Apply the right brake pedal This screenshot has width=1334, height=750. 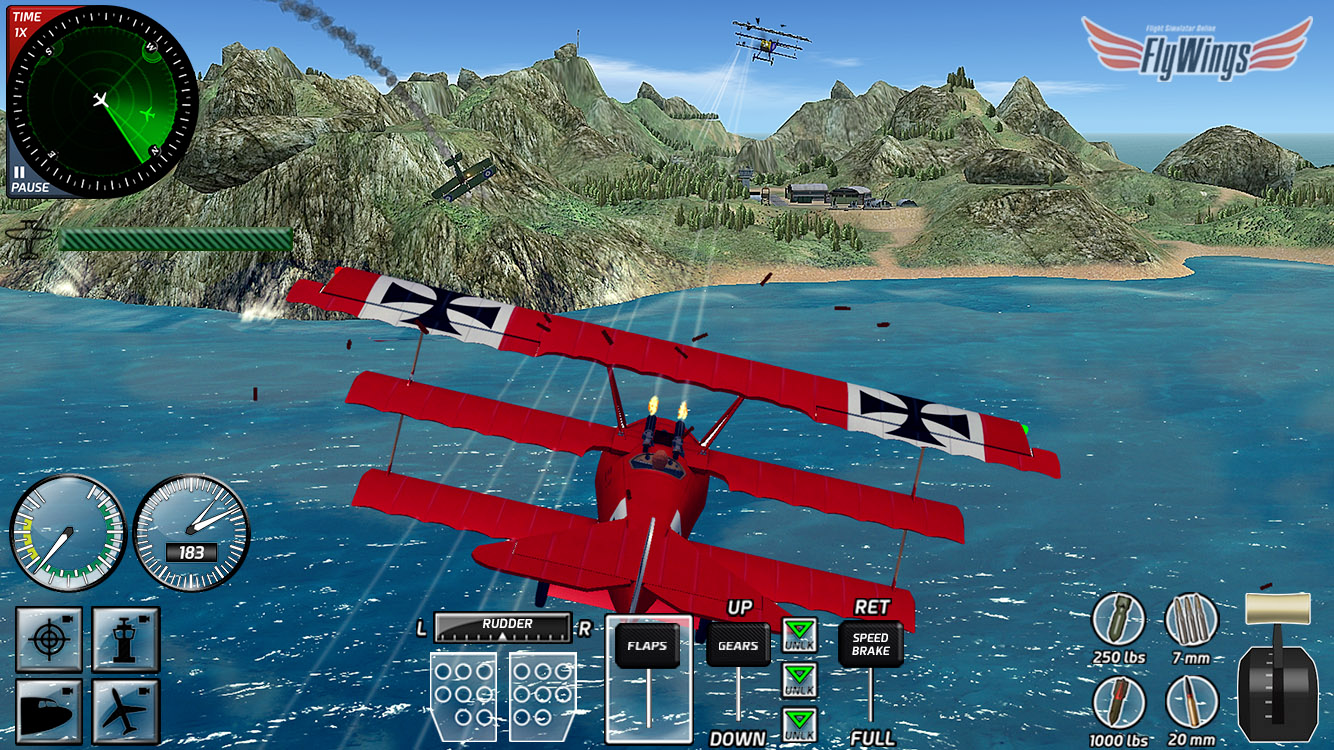tap(542, 693)
